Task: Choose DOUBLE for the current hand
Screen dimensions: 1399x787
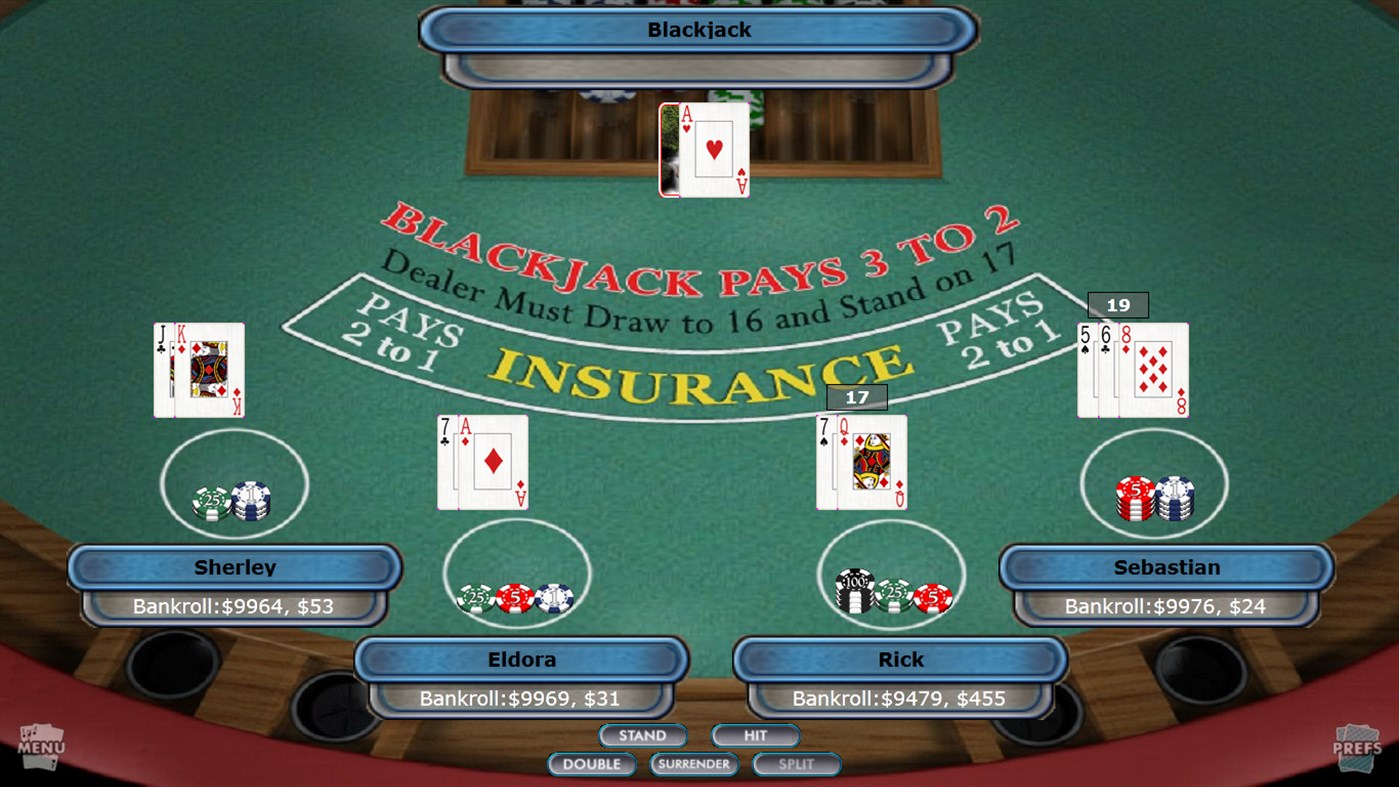Action: 591,763
